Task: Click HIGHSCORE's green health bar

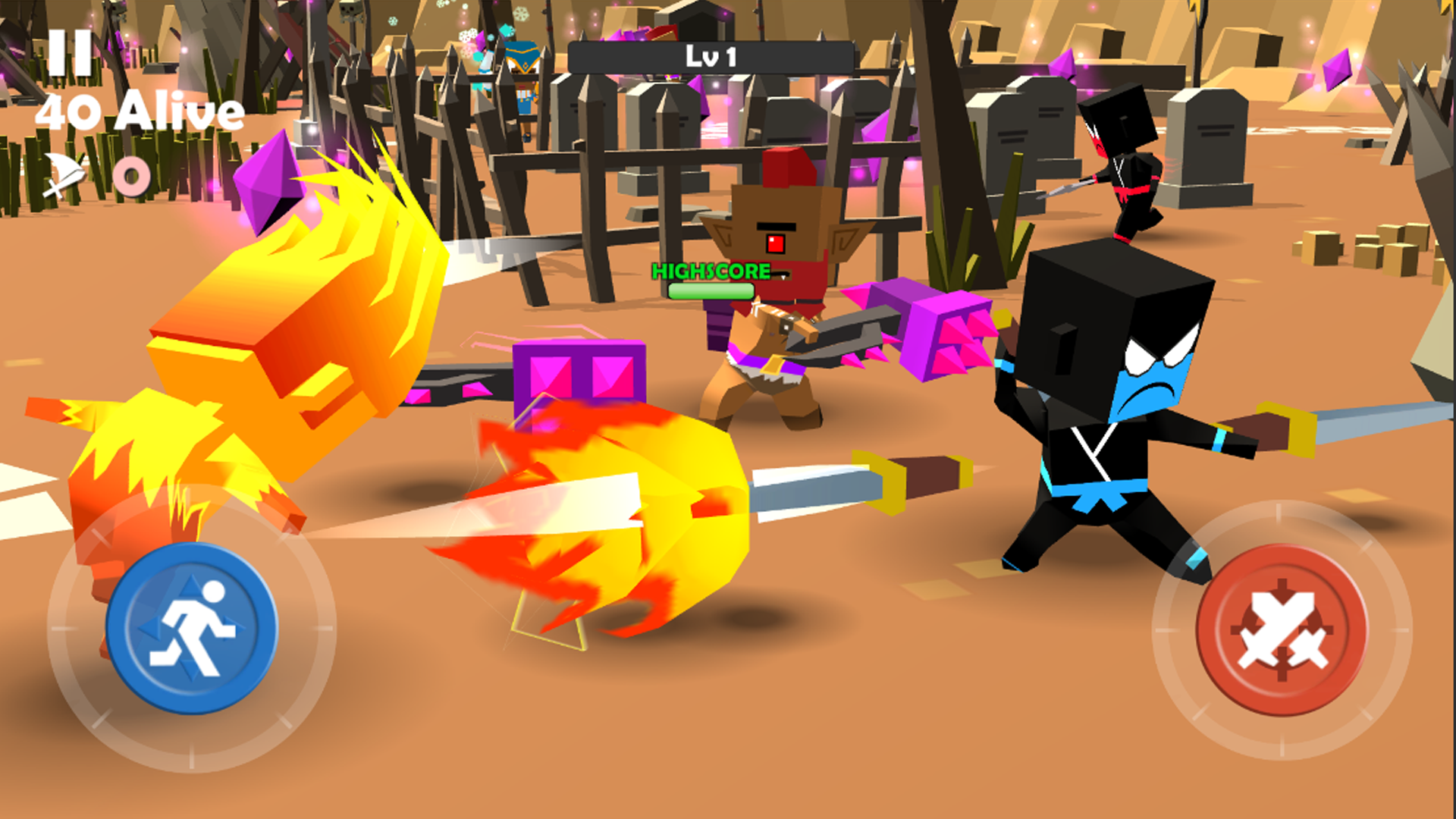Action: (709, 290)
